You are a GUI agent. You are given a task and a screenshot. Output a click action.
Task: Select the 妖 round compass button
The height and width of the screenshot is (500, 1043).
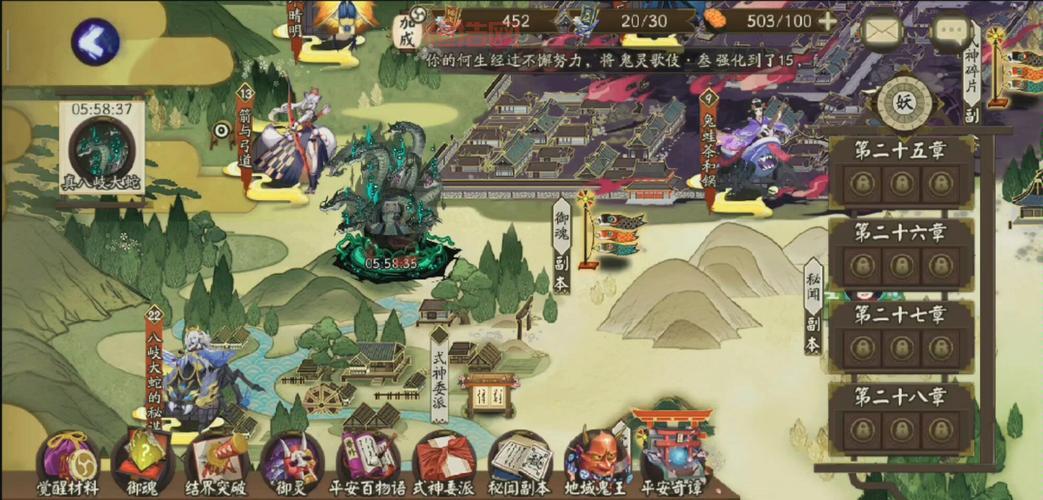904,101
